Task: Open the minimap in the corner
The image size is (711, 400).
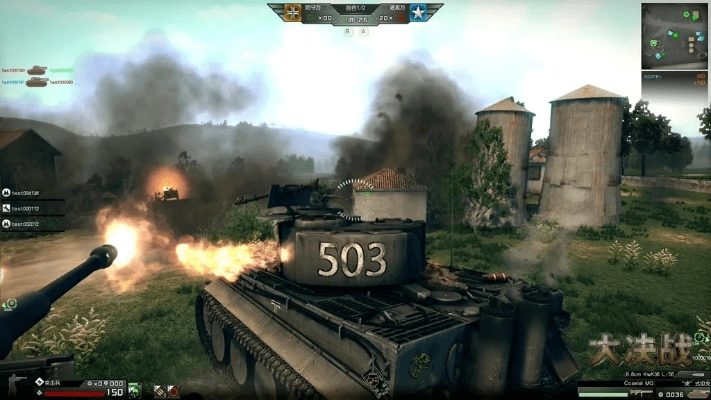Action: (x=674, y=36)
